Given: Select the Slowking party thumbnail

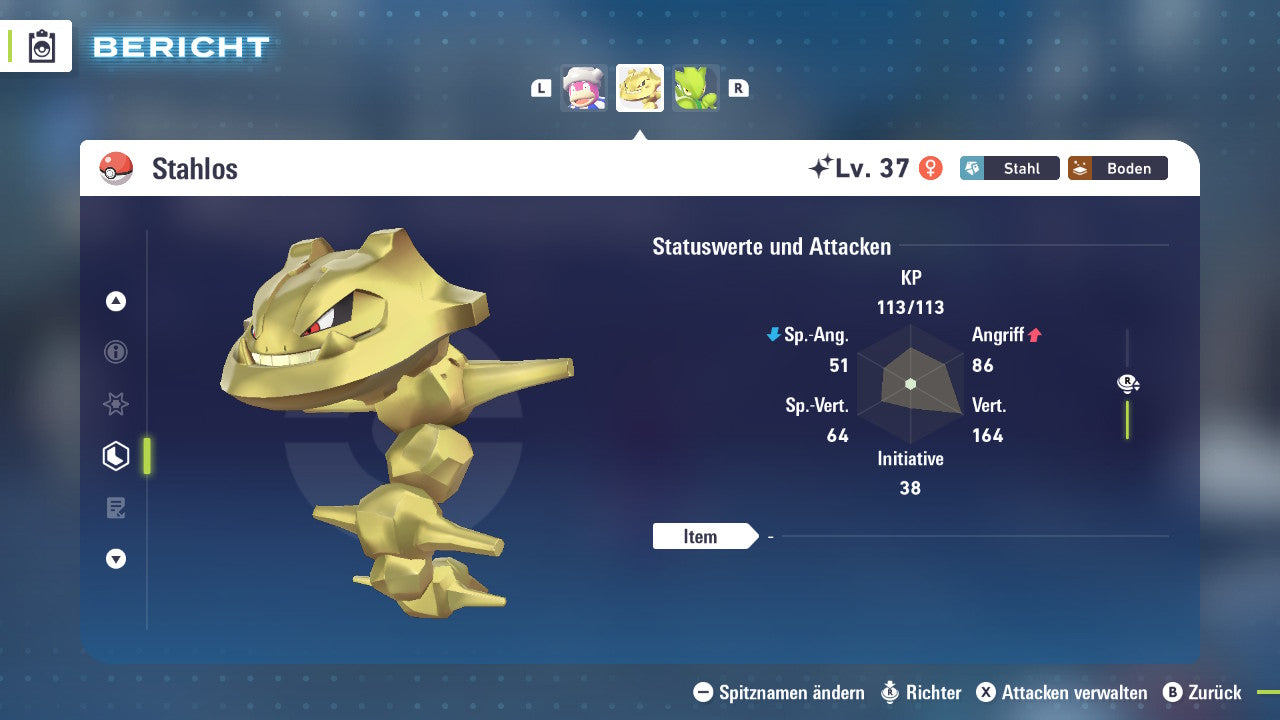Looking at the screenshot, I should (x=584, y=88).
